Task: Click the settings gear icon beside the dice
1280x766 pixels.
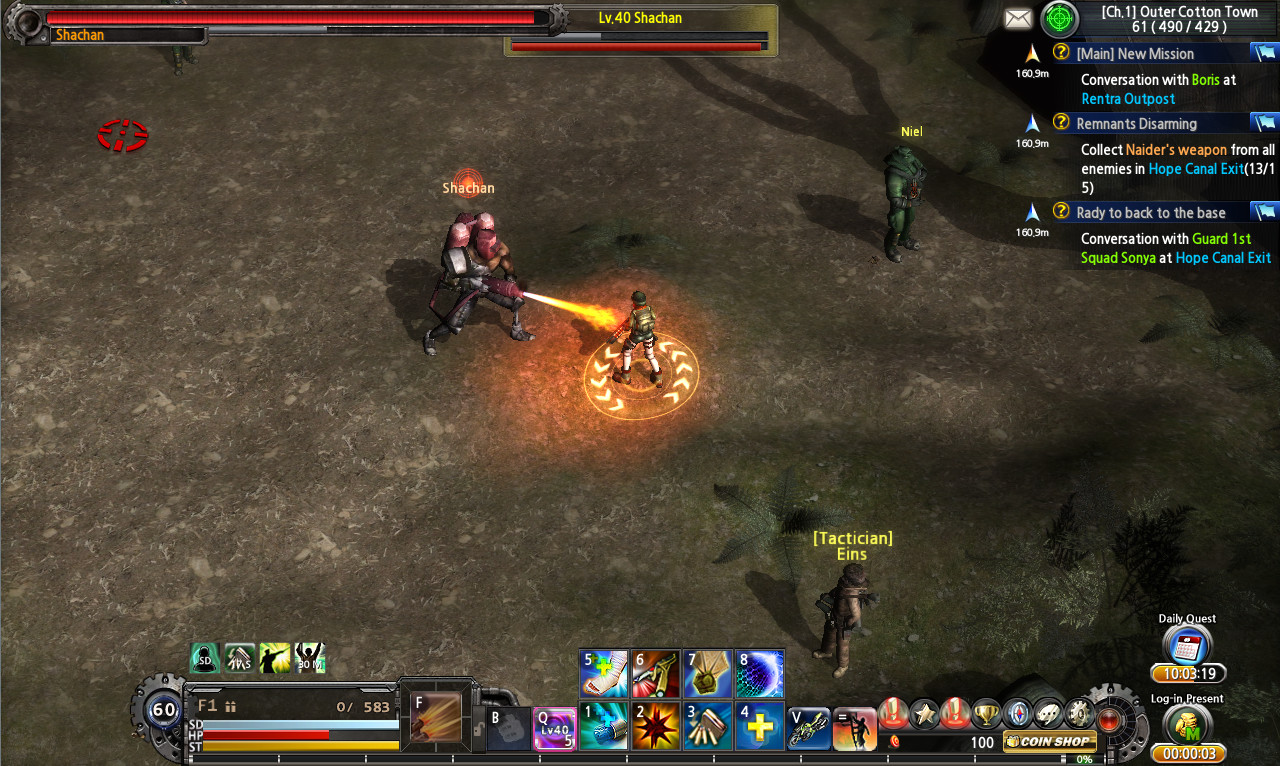Action: click(x=1079, y=712)
